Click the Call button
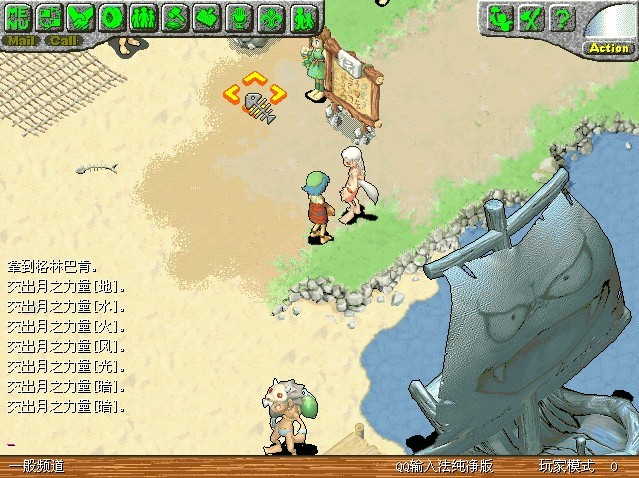Screen dimensions: 639x478 click(63, 41)
